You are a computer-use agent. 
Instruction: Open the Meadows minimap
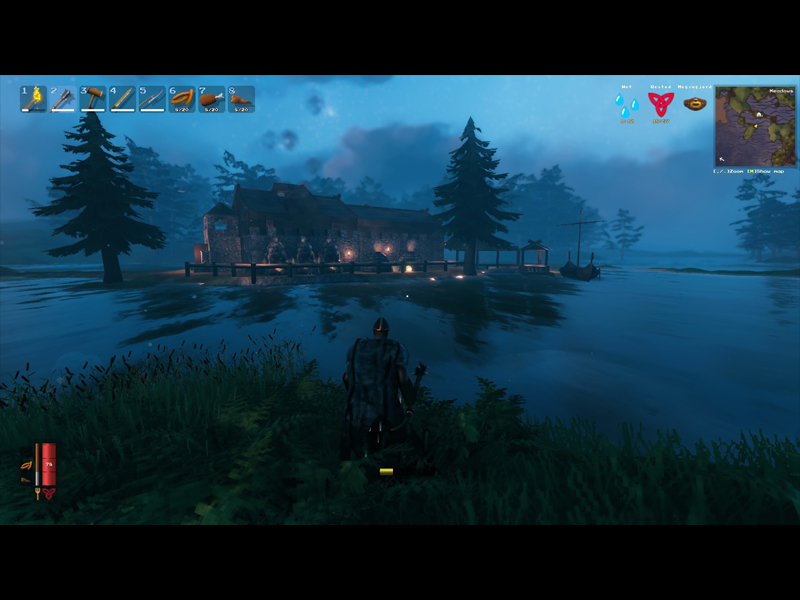coord(756,126)
